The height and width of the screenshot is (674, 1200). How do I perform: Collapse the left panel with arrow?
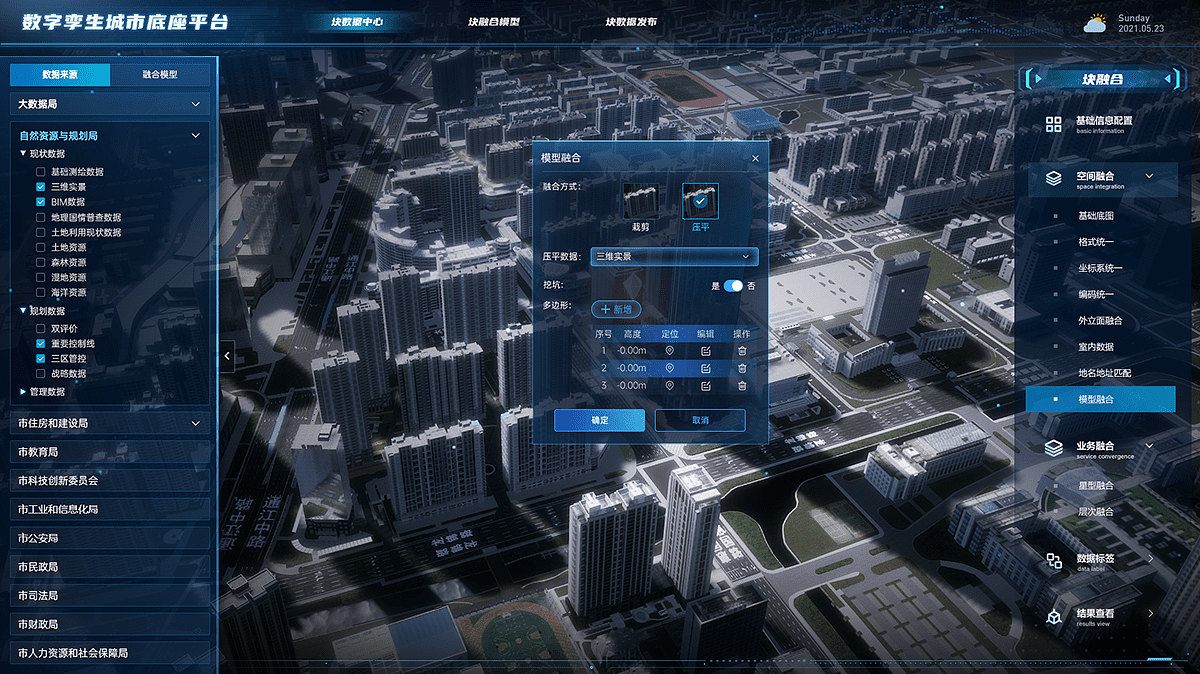(x=228, y=355)
